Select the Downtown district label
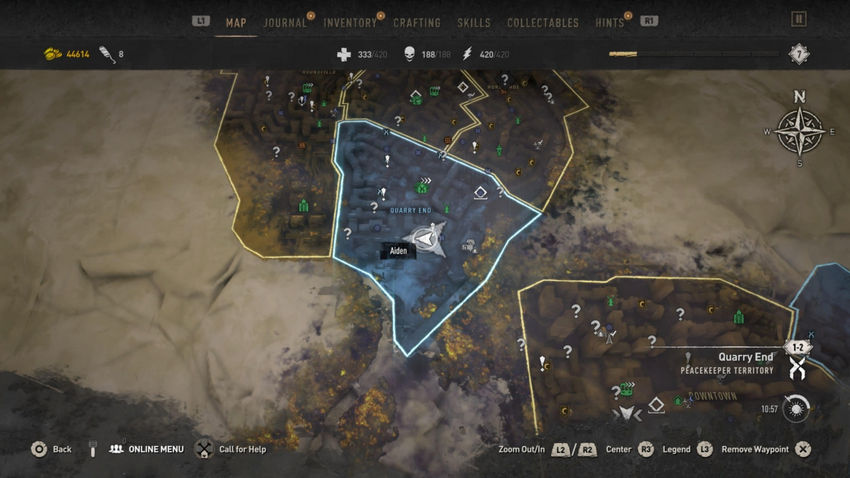850x478 pixels. (713, 396)
